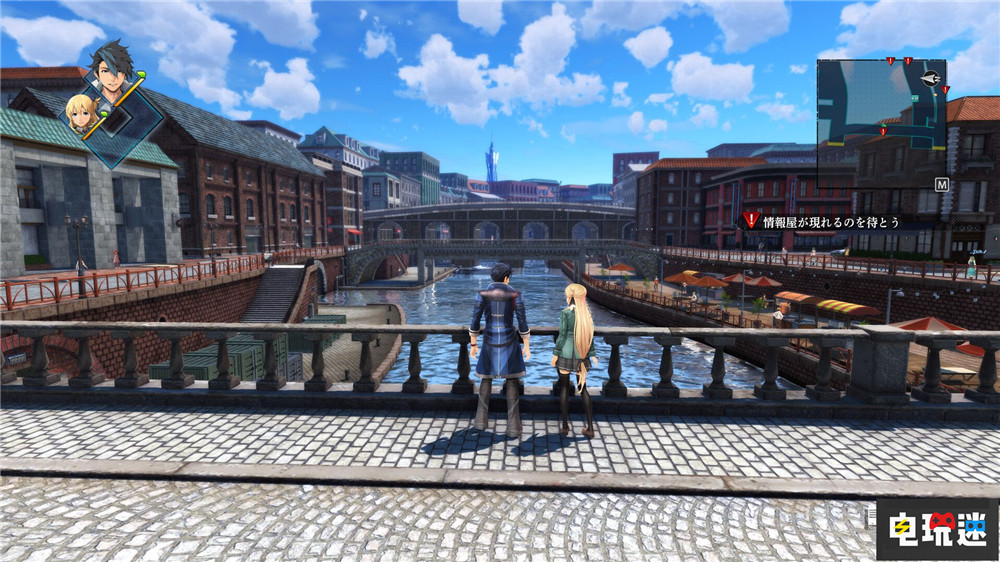1000x562 pixels.
Task: Click the white player arrow on the minimap
Action: click(931, 78)
